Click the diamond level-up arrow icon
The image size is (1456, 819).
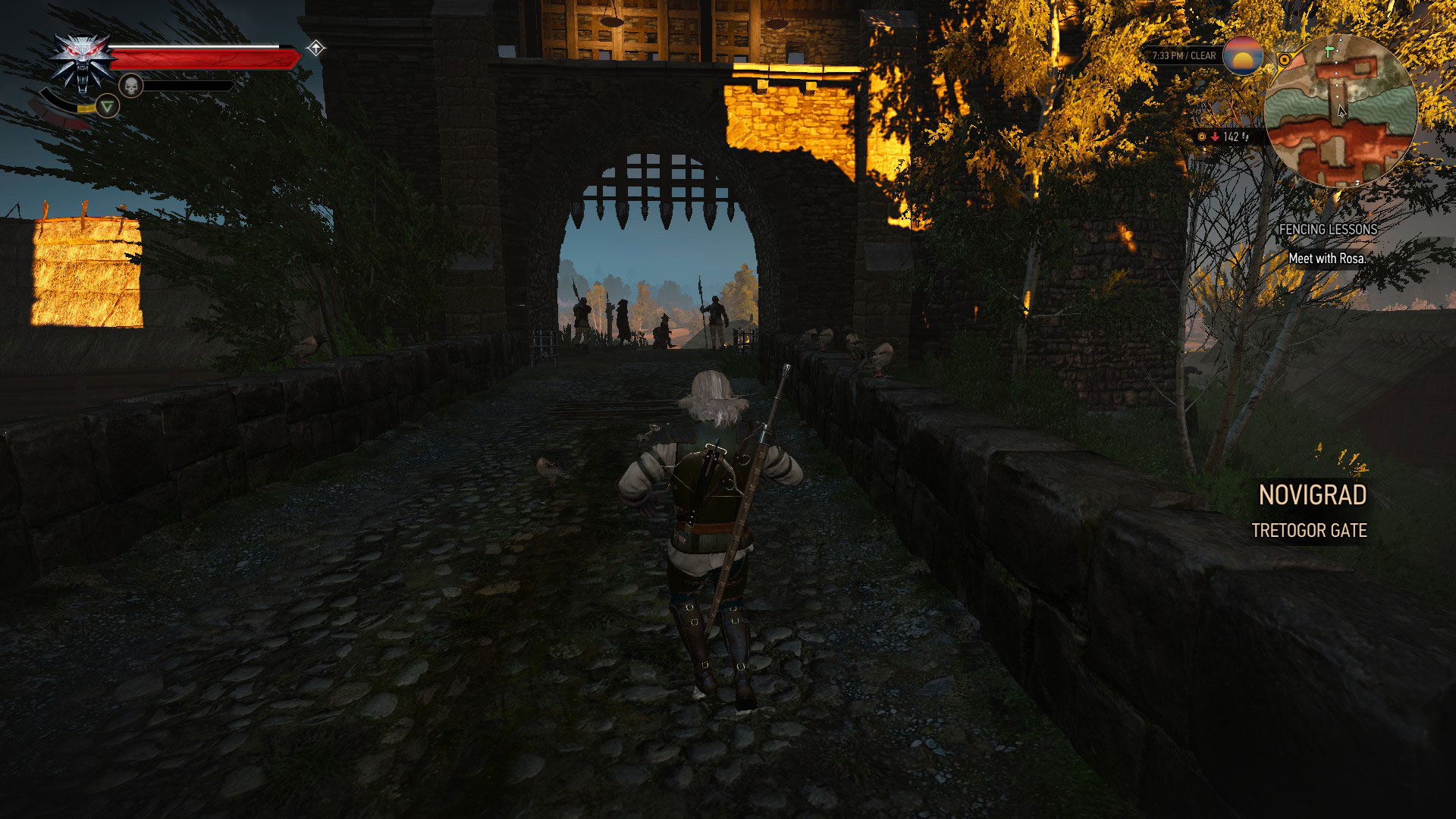pos(315,49)
